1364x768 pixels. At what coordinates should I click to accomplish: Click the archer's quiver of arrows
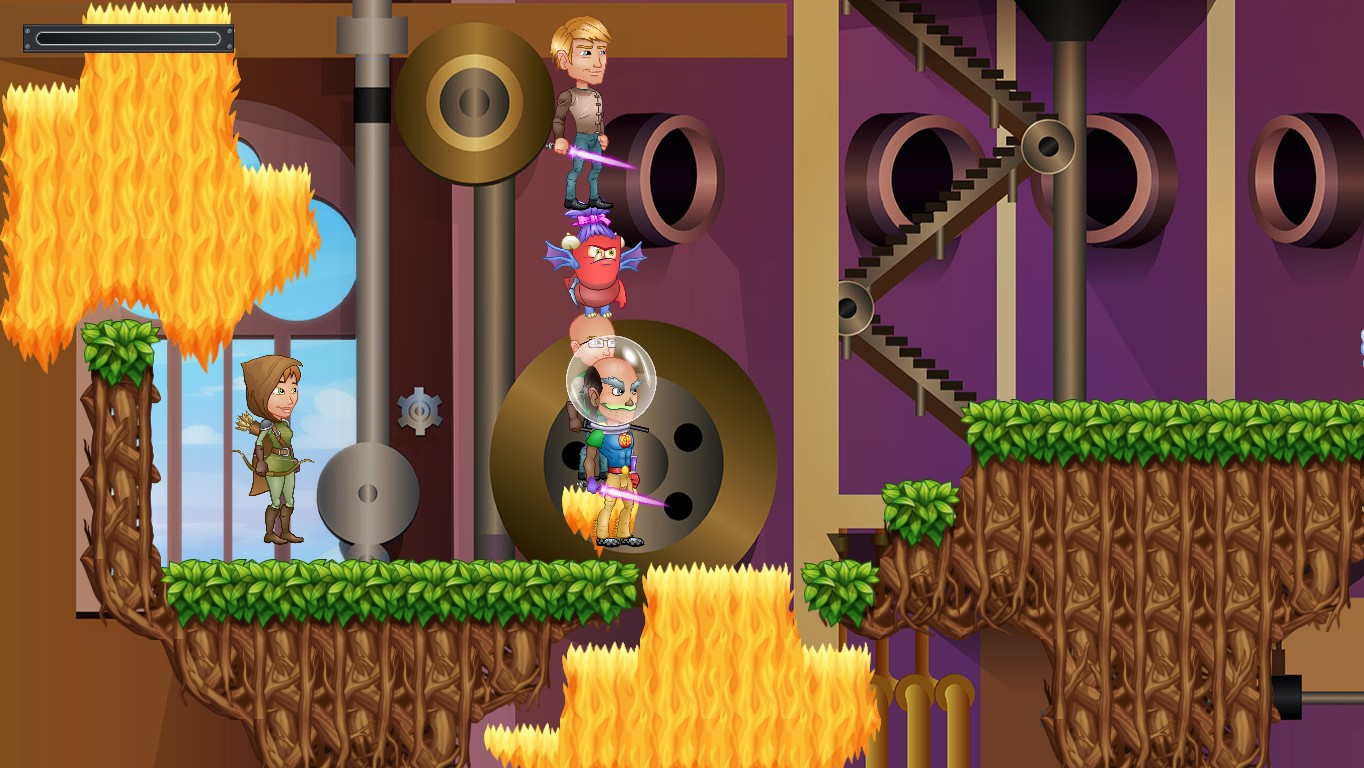click(x=250, y=420)
